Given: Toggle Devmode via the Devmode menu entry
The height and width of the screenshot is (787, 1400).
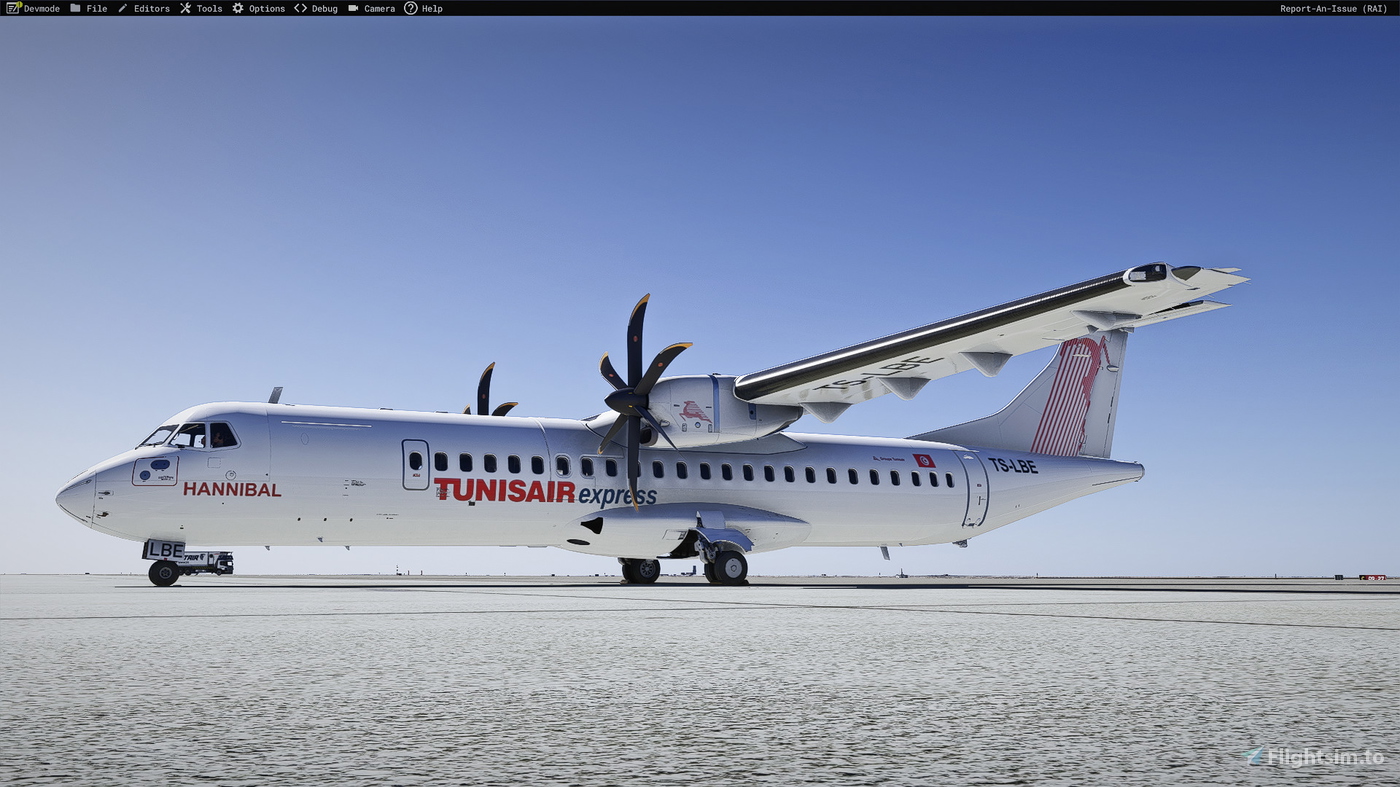Looking at the screenshot, I should [x=40, y=8].
